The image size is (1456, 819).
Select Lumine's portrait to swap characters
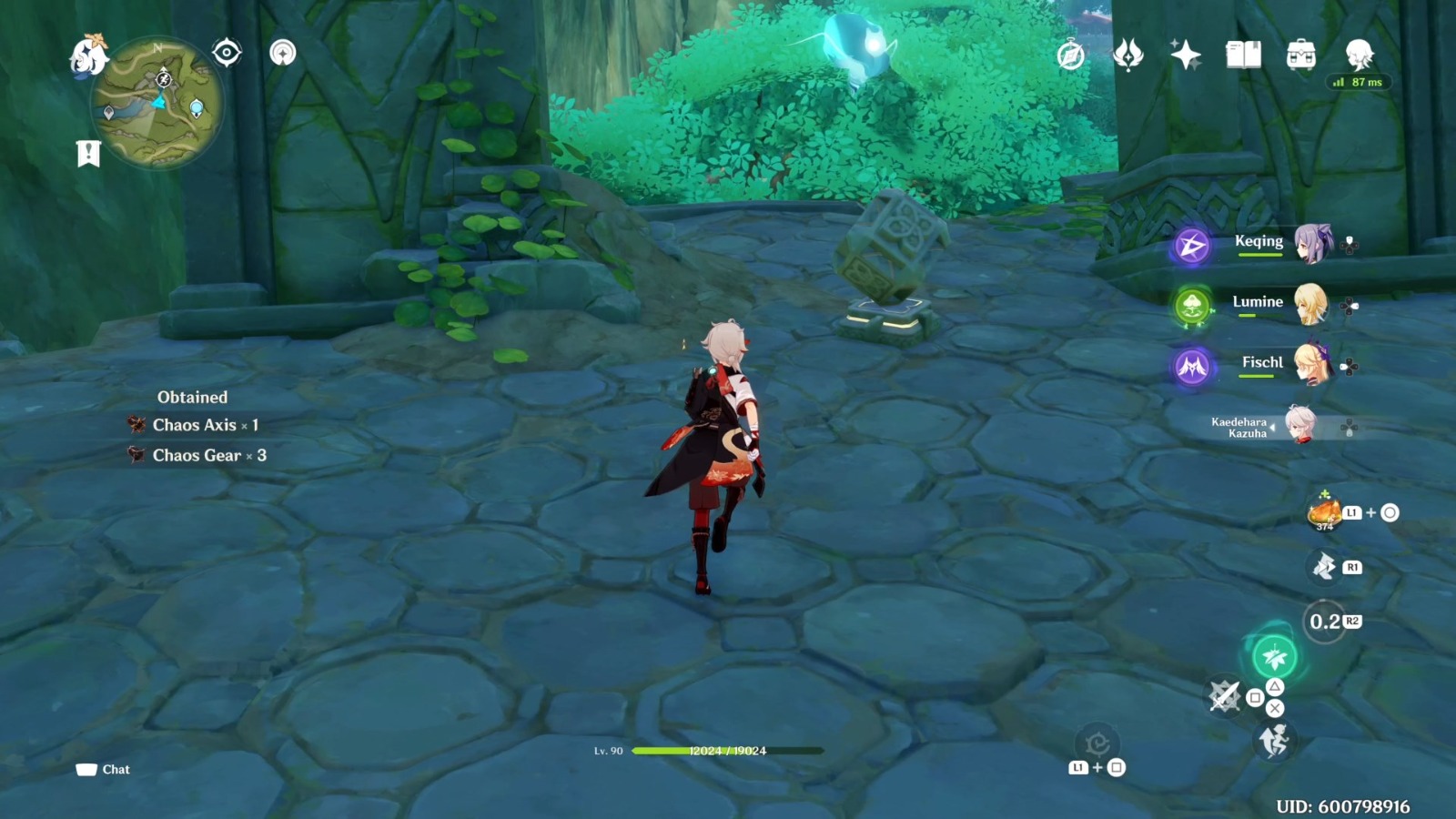click(1313, 308)
